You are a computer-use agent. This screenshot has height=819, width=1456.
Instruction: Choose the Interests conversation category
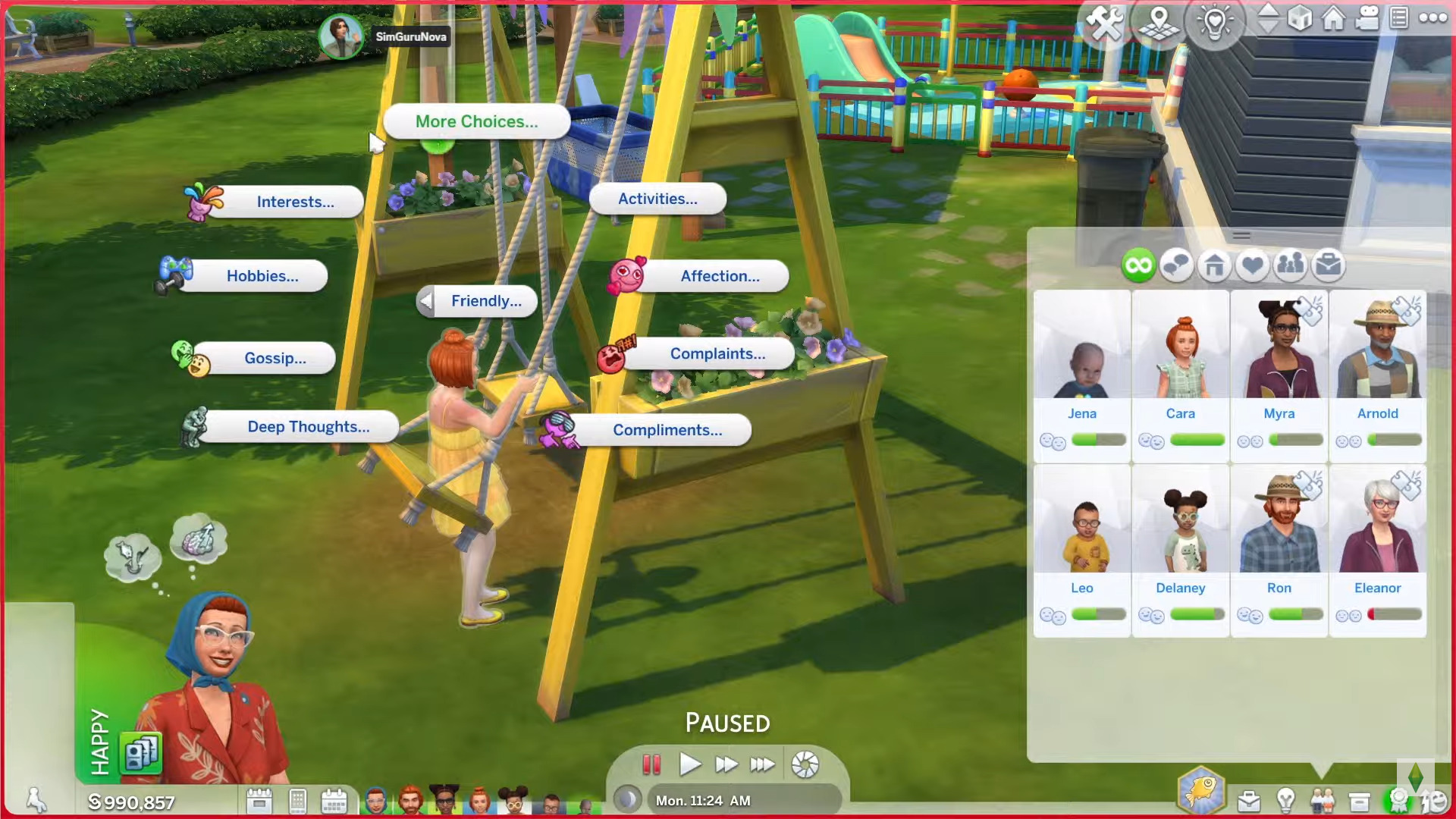(x=294, y=202)
